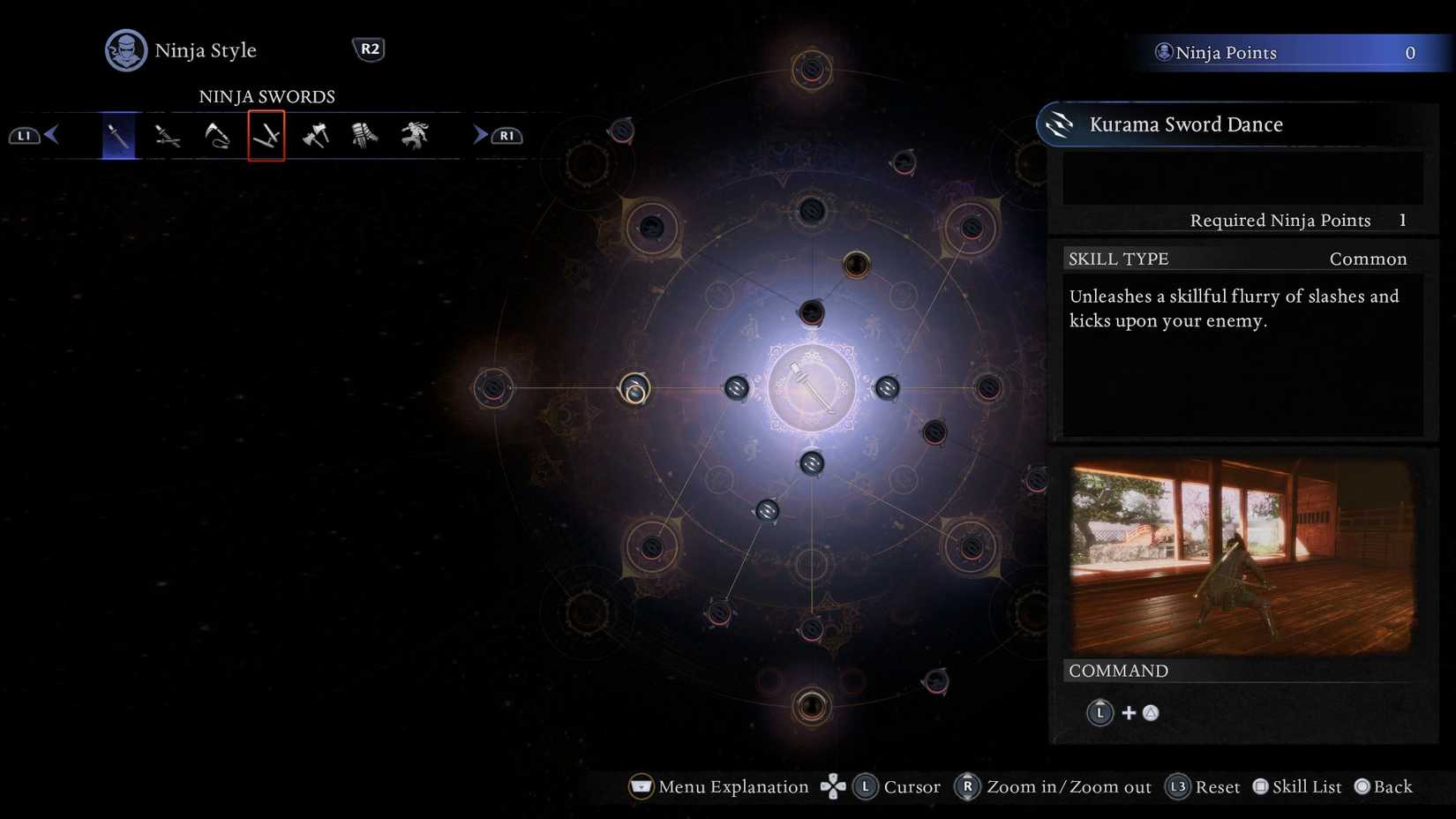Select the single Ninja Sword weapon icon
Screen dimensions: 1456x819
point(117,135)
